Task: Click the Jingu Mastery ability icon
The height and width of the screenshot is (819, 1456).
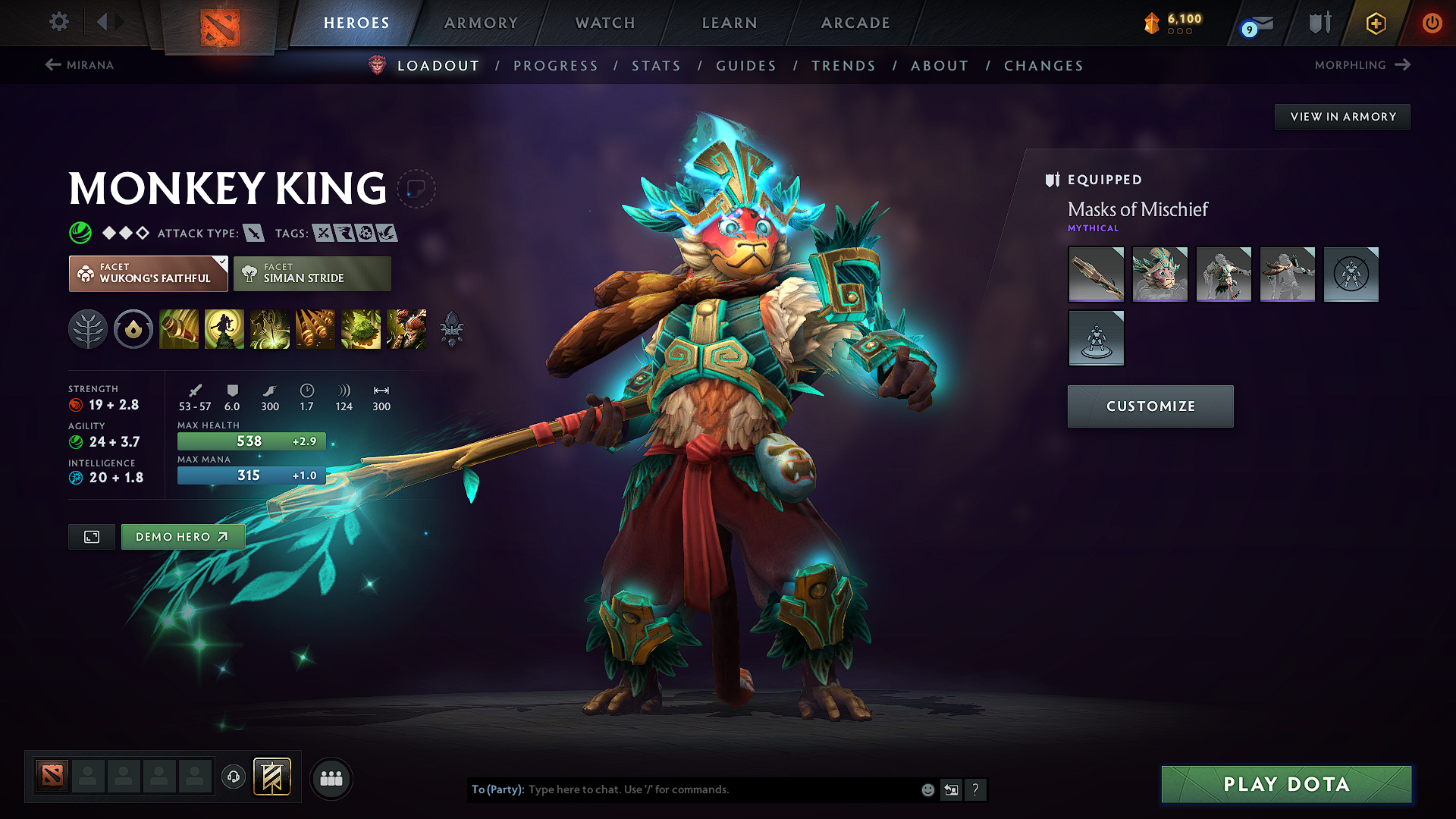Action: click(315, 328)
